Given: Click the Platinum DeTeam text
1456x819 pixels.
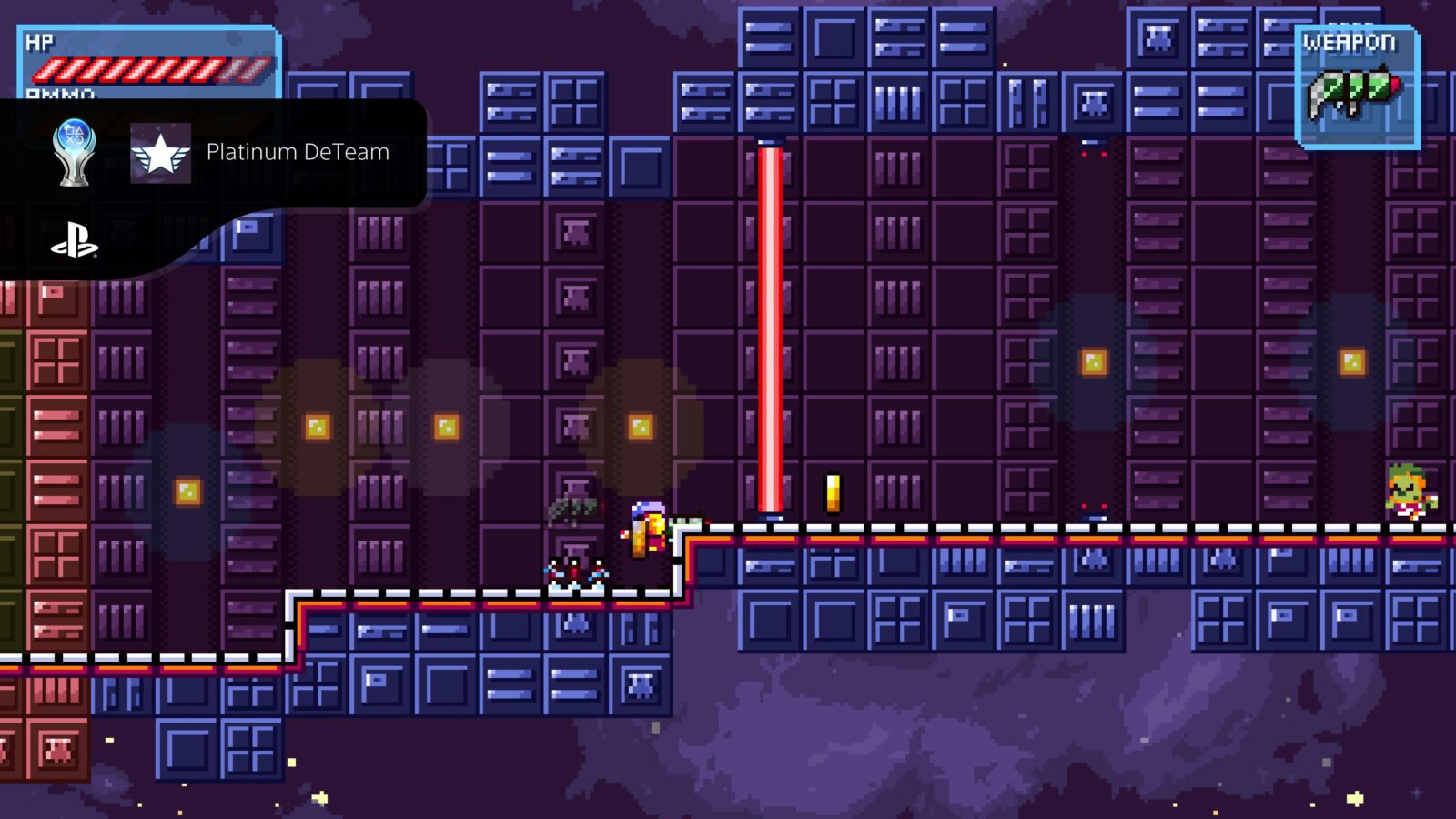Looking at the screenshot, I should click(x=298, y=152).
